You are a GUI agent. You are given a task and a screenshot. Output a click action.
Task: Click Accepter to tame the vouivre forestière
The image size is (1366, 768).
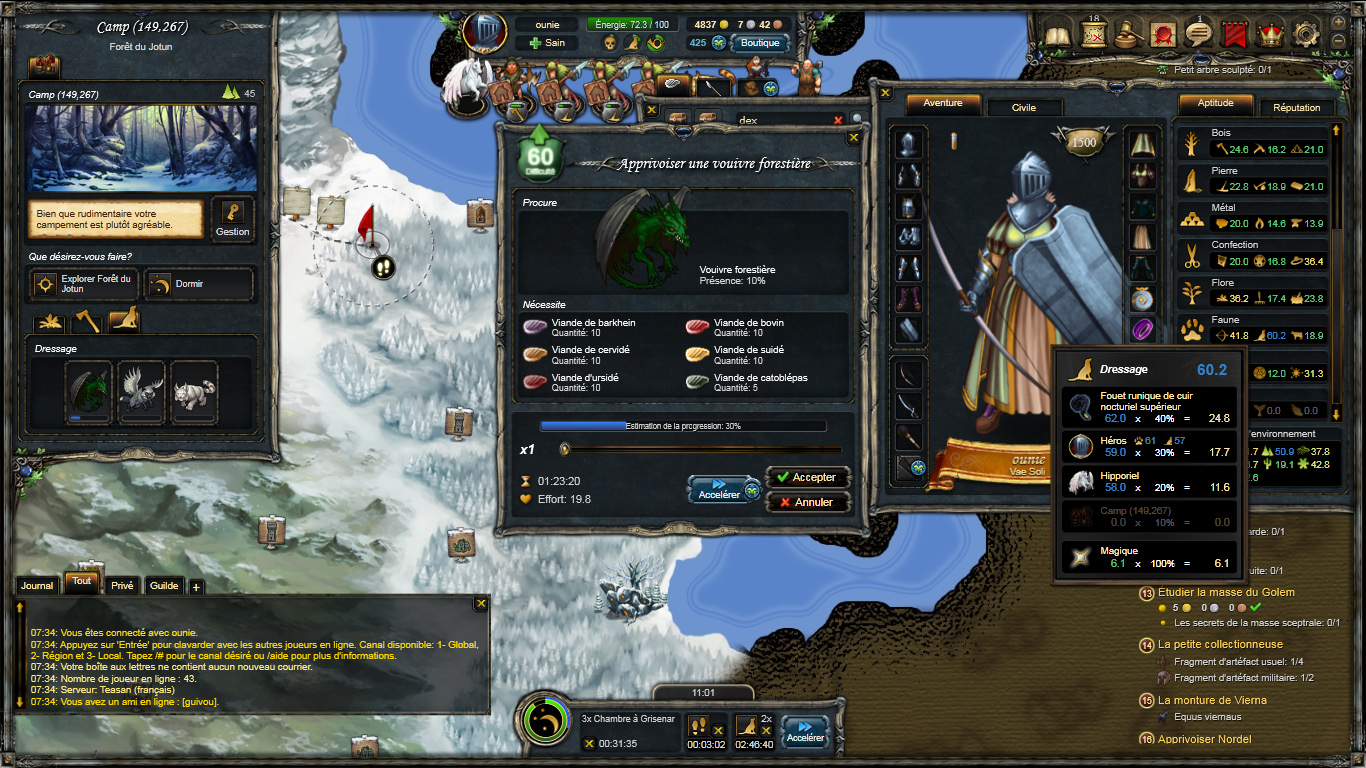click(x=807, y=477)
